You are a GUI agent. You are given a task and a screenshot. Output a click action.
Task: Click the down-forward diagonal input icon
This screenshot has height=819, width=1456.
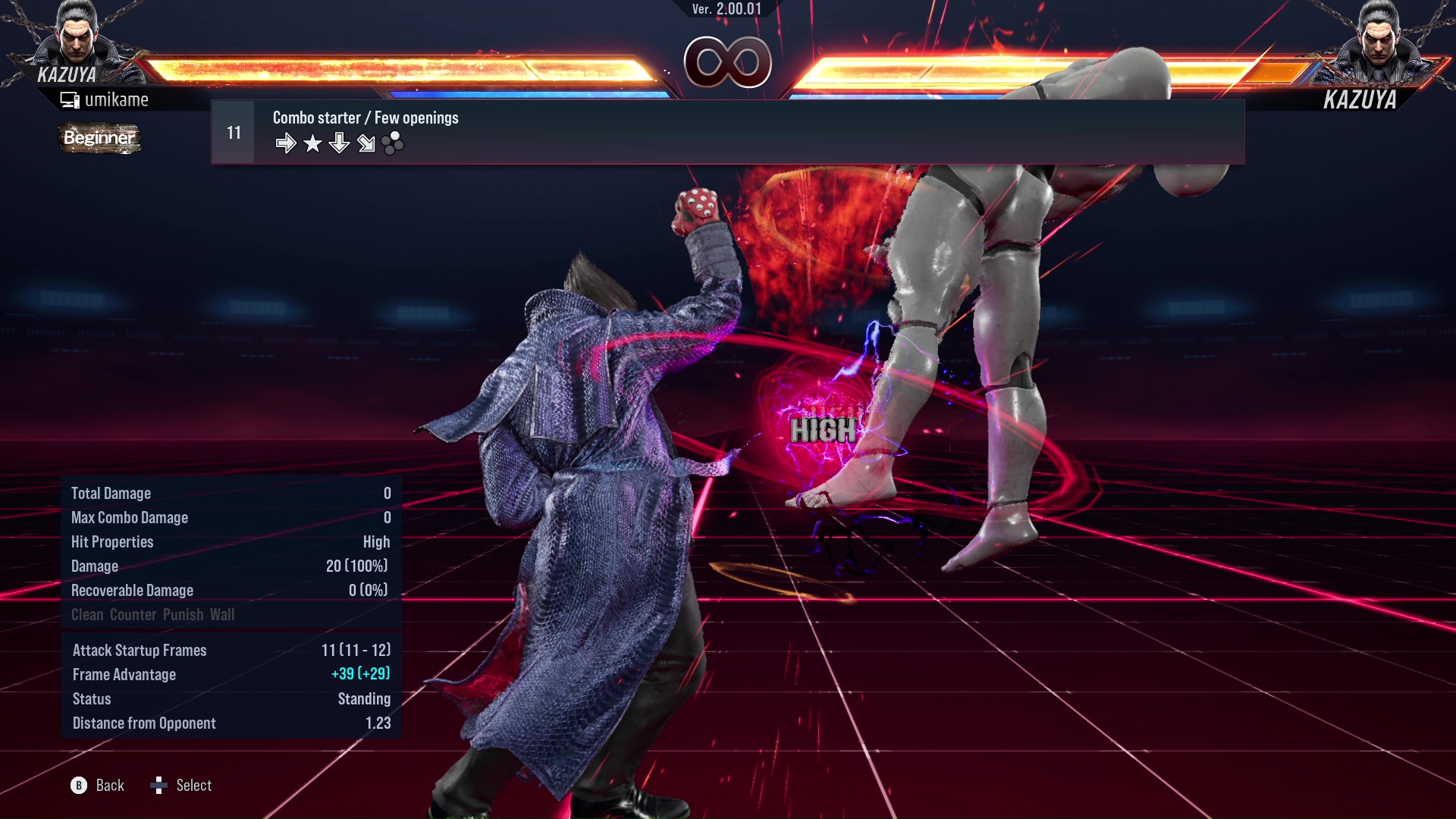click(x=366, y=143)
